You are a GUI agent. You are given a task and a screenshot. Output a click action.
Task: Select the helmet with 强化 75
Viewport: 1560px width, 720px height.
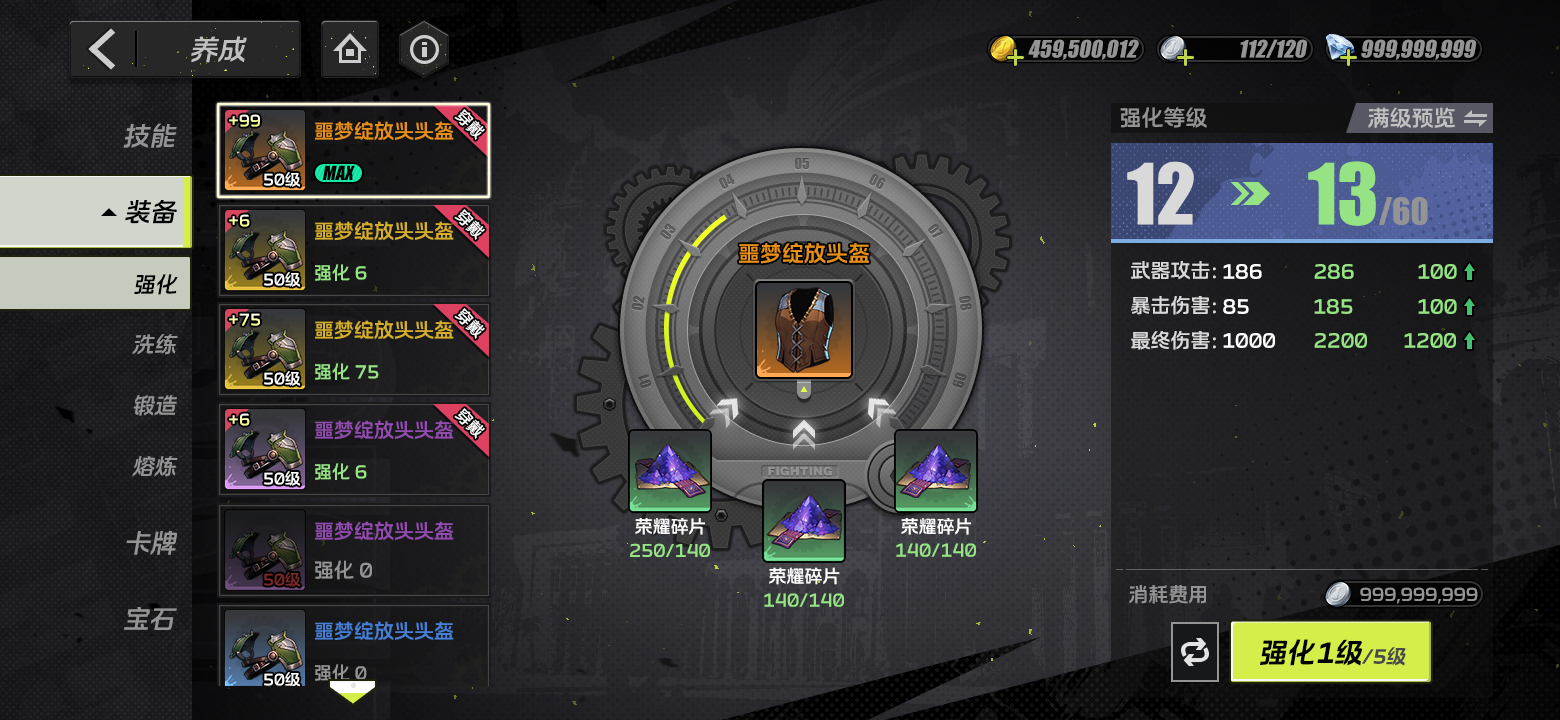354,350
